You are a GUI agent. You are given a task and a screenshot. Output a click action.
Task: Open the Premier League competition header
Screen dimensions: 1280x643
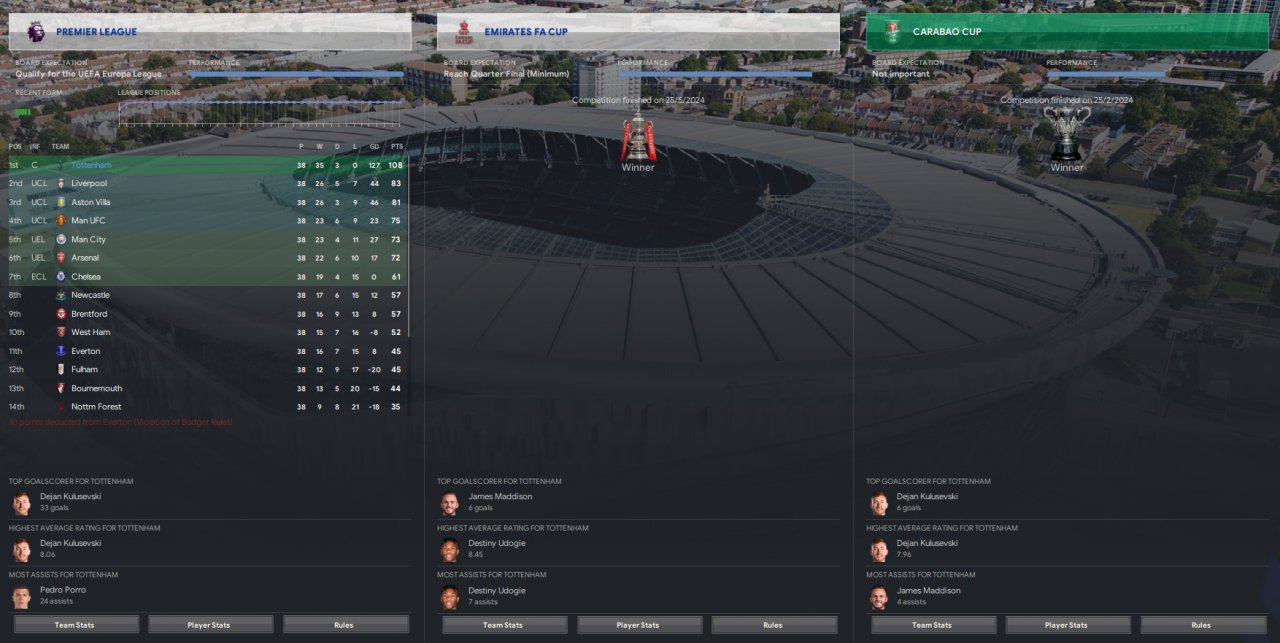(x=210, y=32)
